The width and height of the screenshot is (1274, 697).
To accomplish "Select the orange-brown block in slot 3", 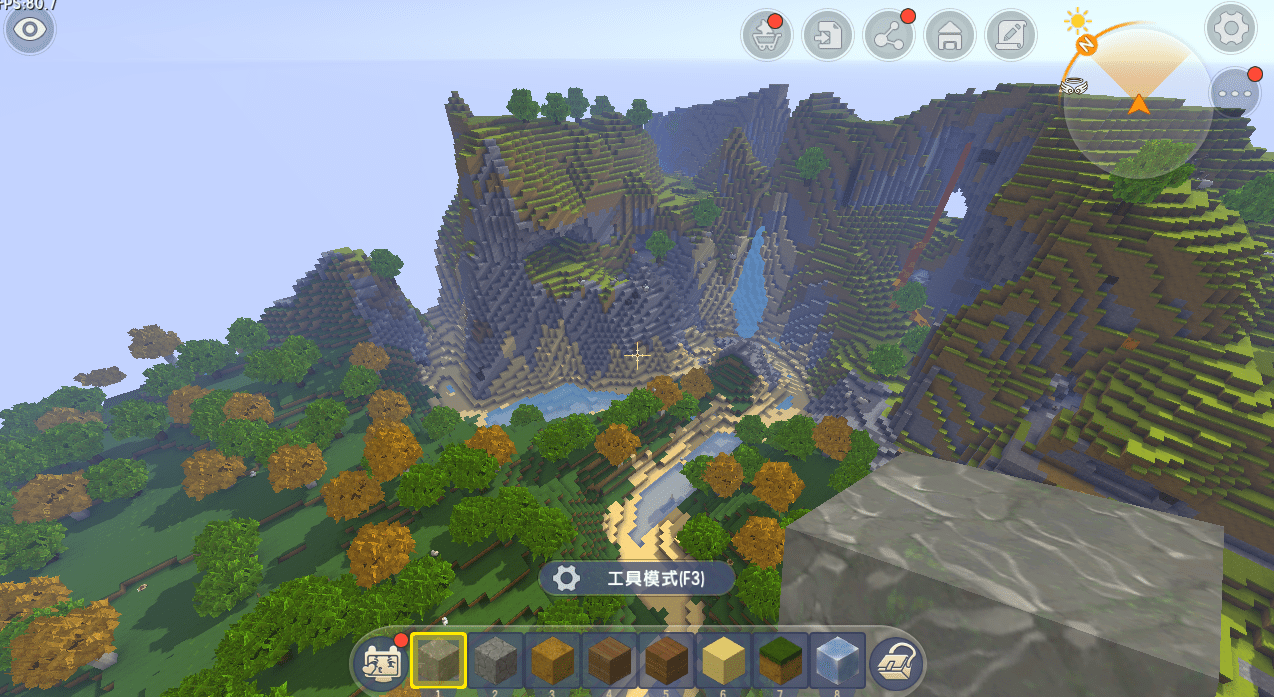I will click(553, 660).
